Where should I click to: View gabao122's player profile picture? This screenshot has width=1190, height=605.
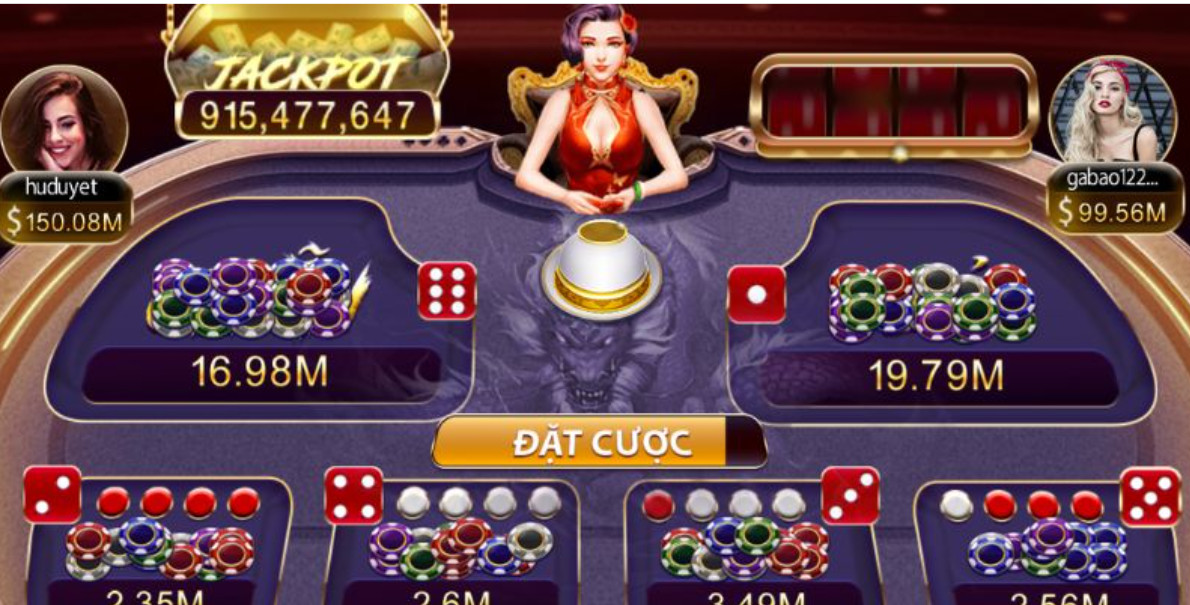[x=1112, y=110]
